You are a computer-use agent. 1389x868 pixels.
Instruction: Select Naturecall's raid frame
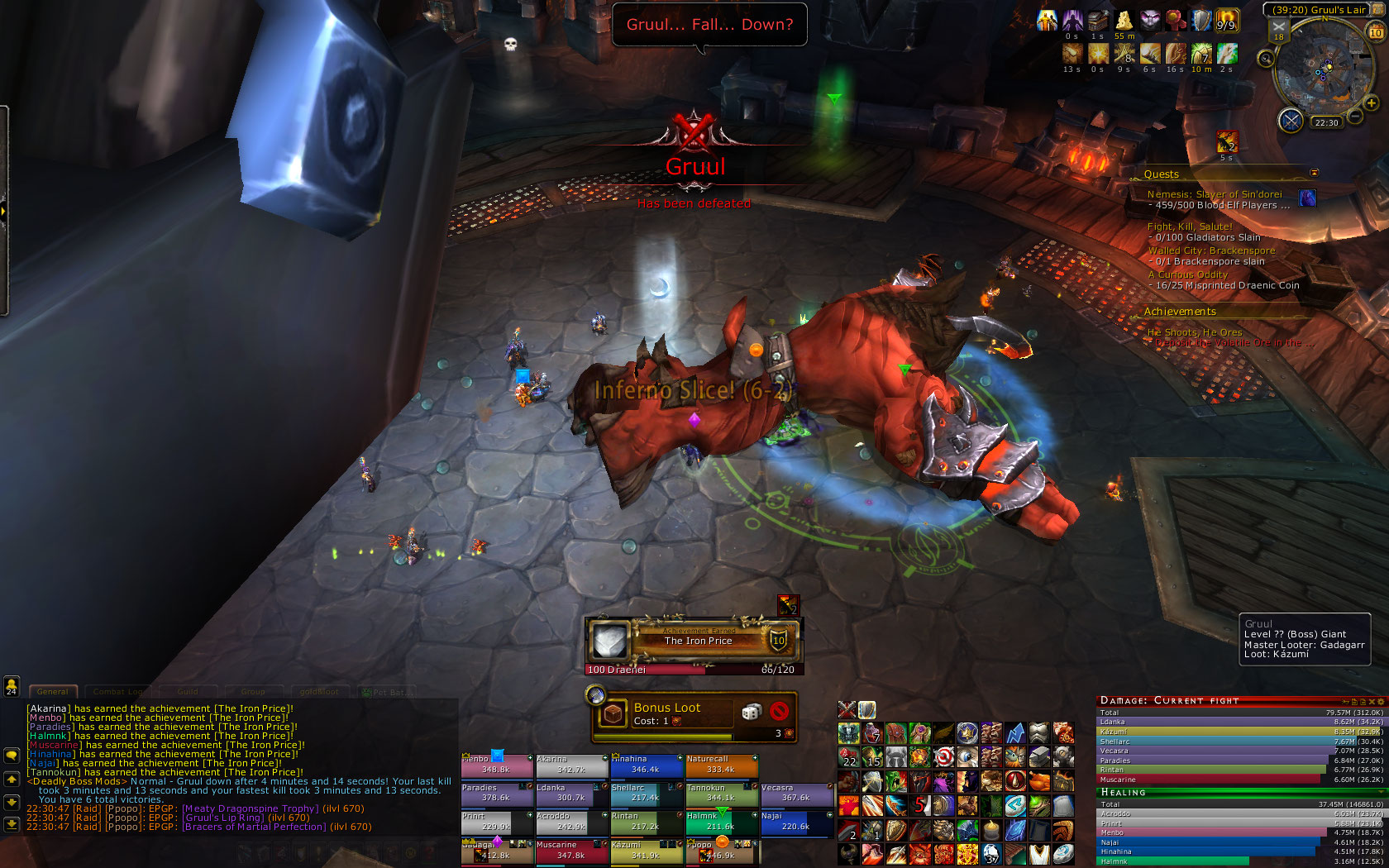721,765
